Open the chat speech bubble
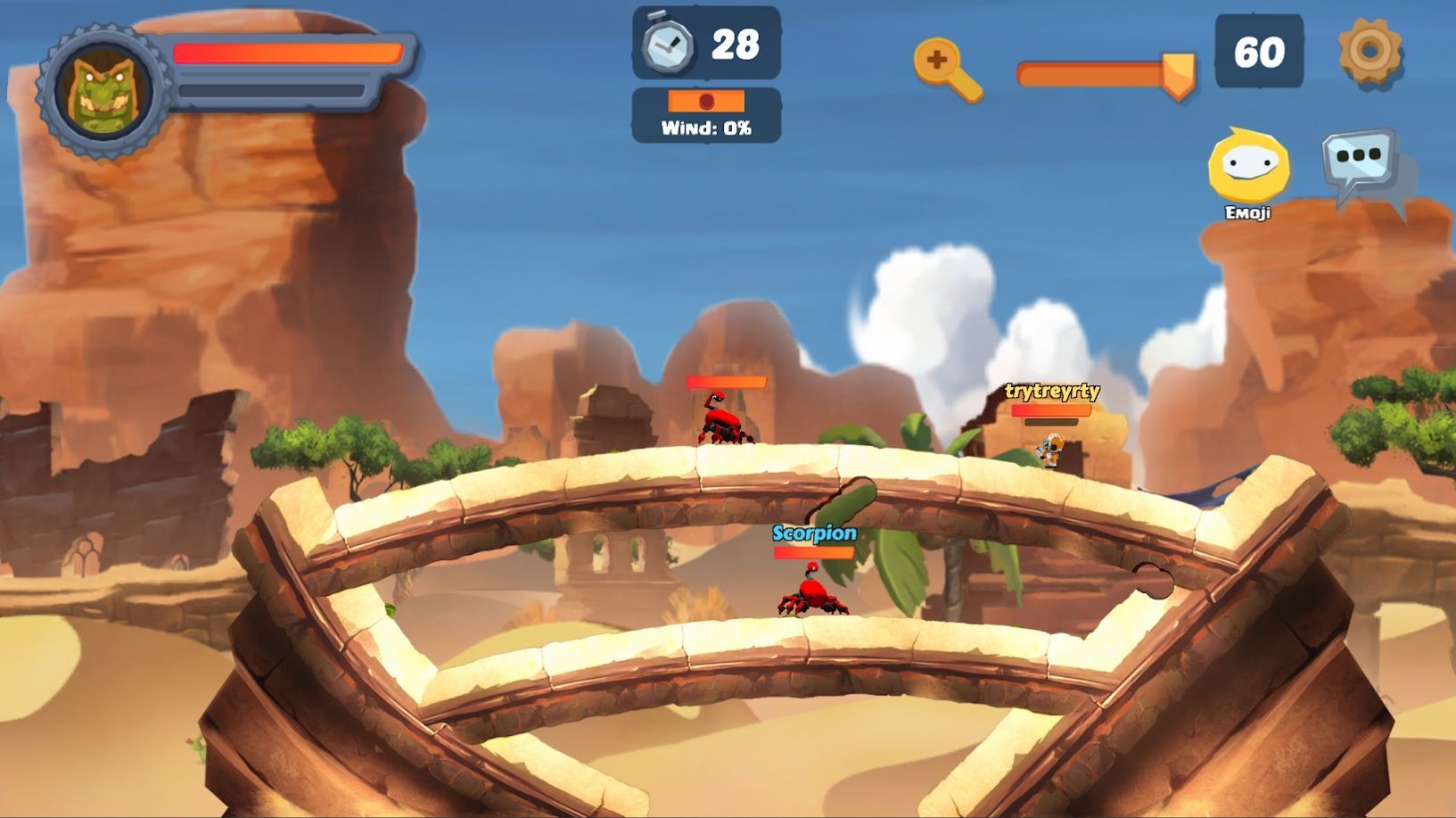This screenshot has width=1456, height=818. (1361, 161)
